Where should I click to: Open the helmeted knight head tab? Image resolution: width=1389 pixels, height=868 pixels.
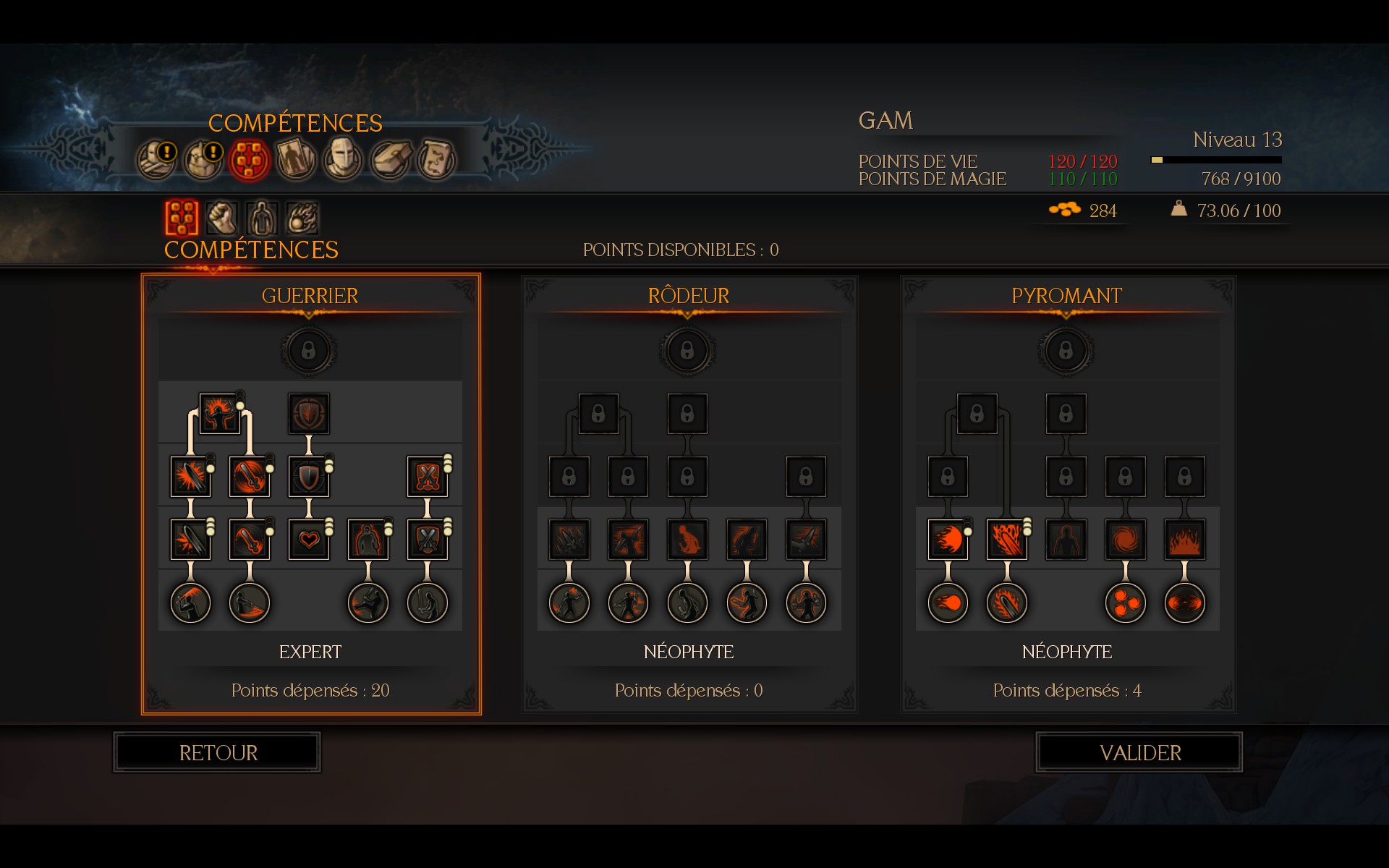(343, 158)
